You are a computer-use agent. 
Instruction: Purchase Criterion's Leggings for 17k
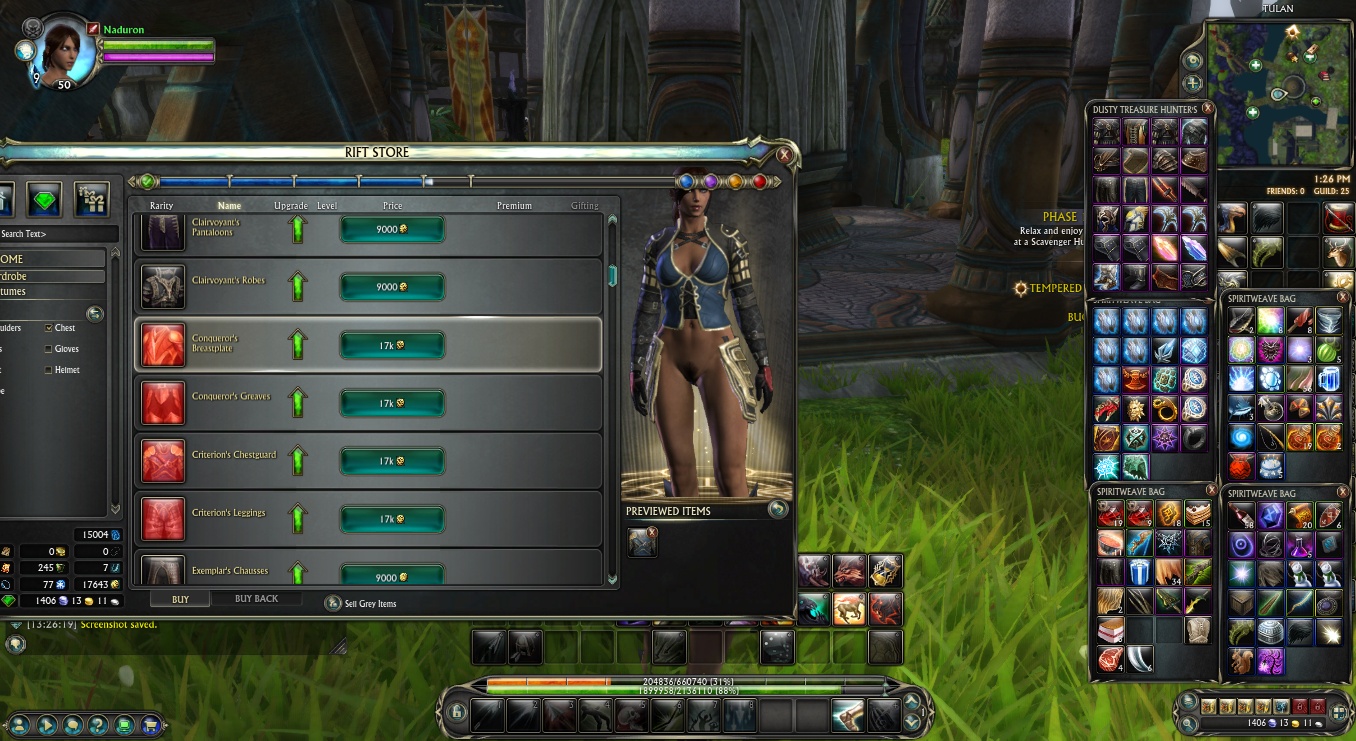tap(392, 519)
